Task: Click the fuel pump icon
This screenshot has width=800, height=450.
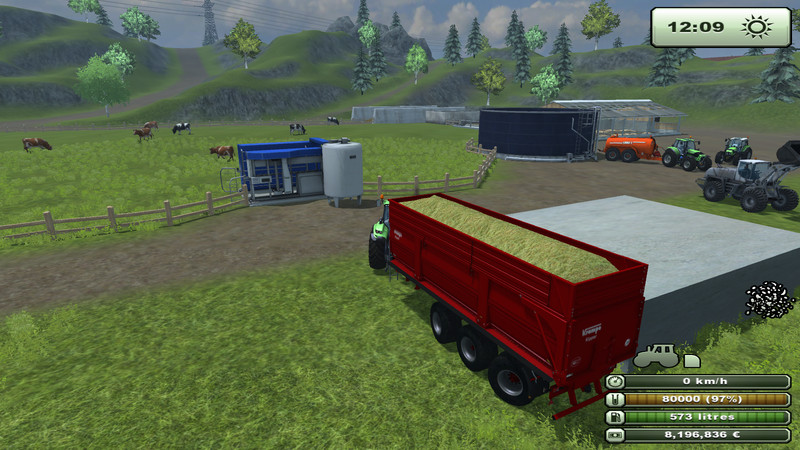Action: tap(616, 417)
